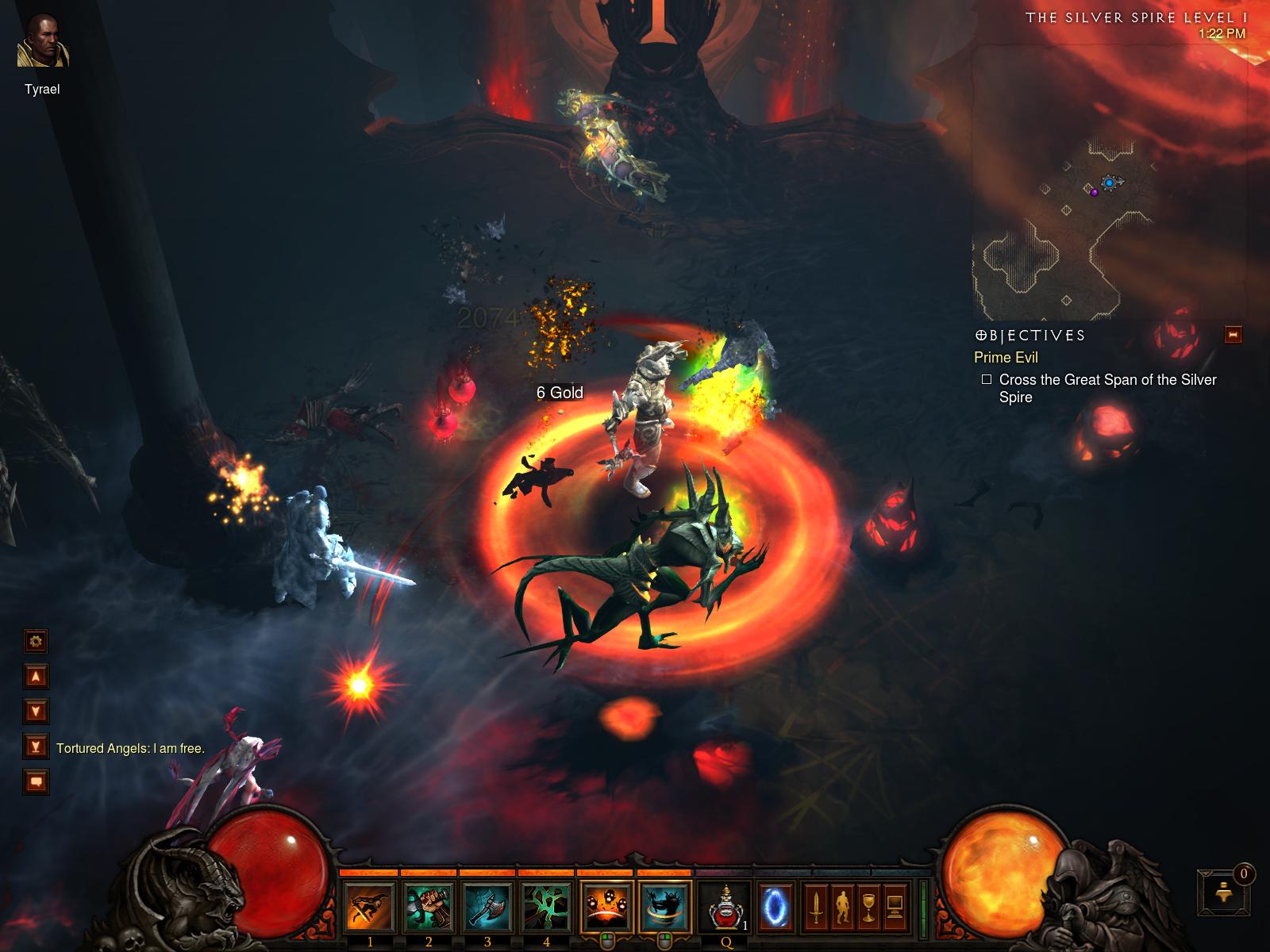Open the goblet menu button
This screenshot has width=1270, height=952.
tap(869, 905)
